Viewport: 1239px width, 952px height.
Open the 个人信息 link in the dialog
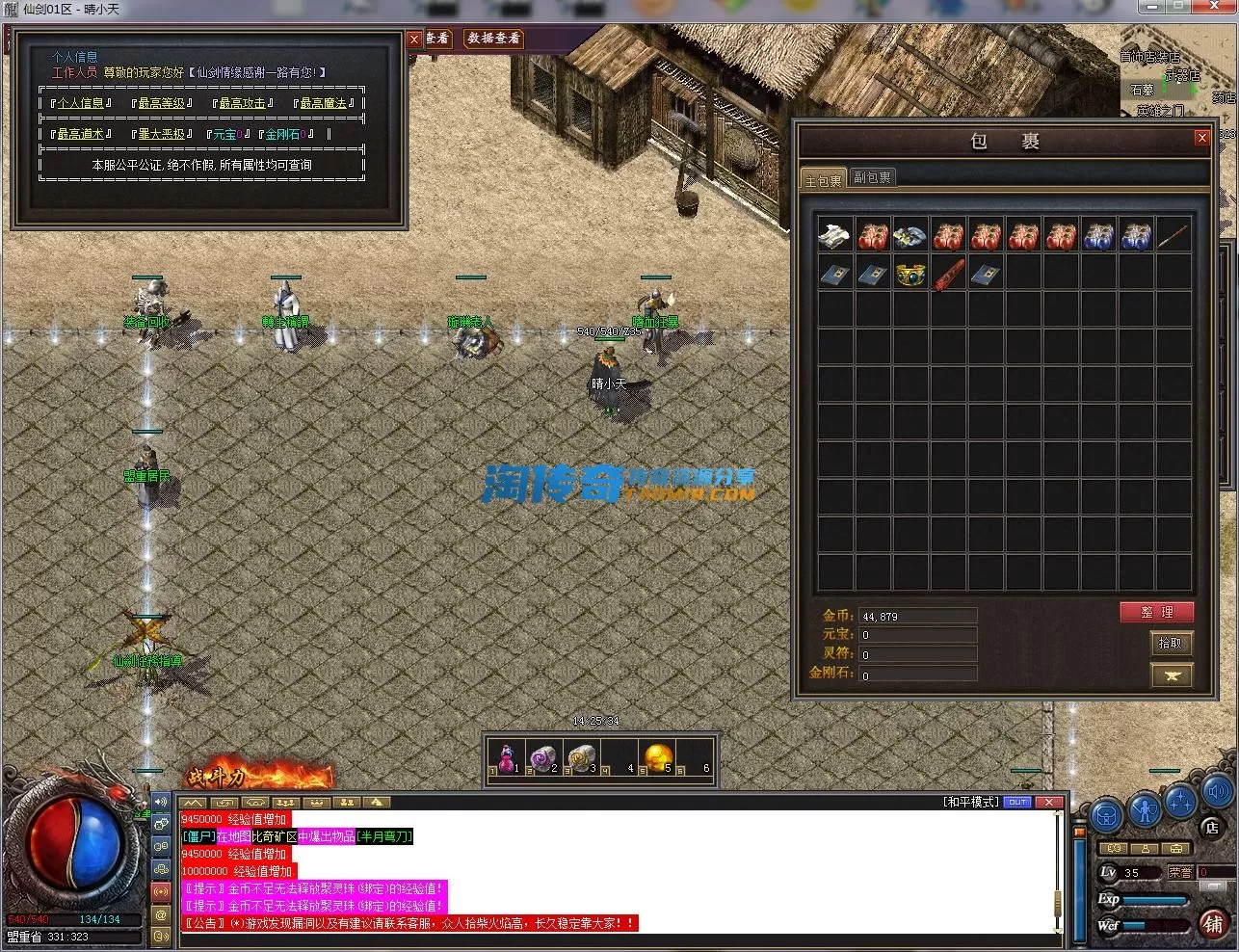80,103
